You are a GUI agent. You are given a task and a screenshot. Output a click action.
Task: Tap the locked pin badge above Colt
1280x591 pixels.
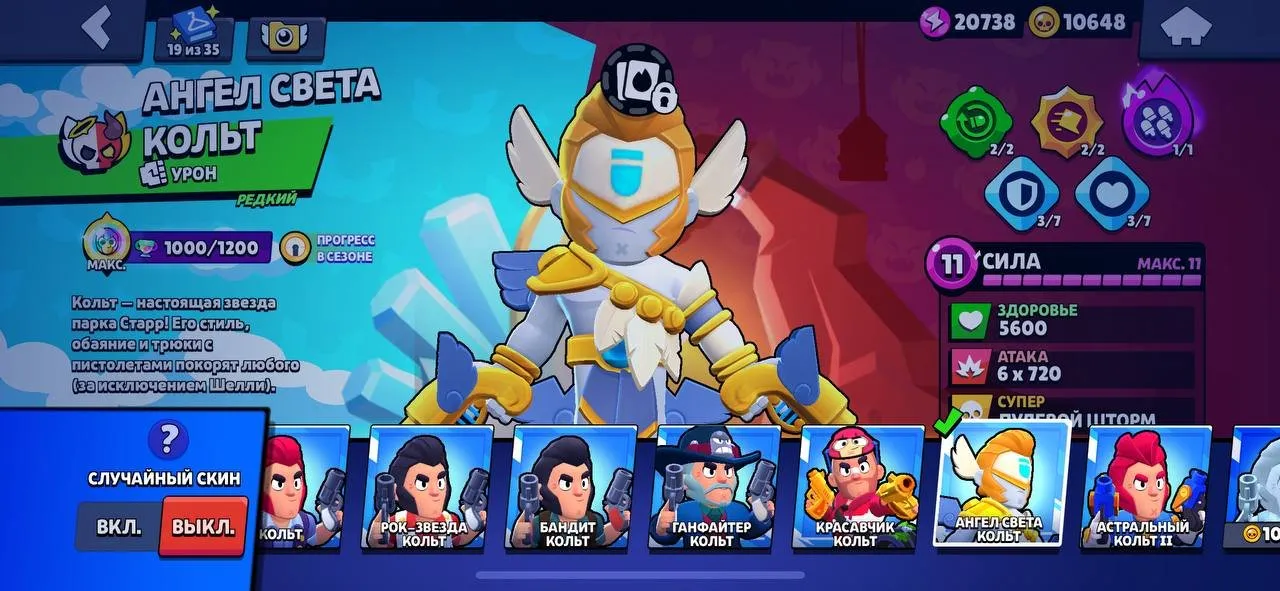pos(638,78)
